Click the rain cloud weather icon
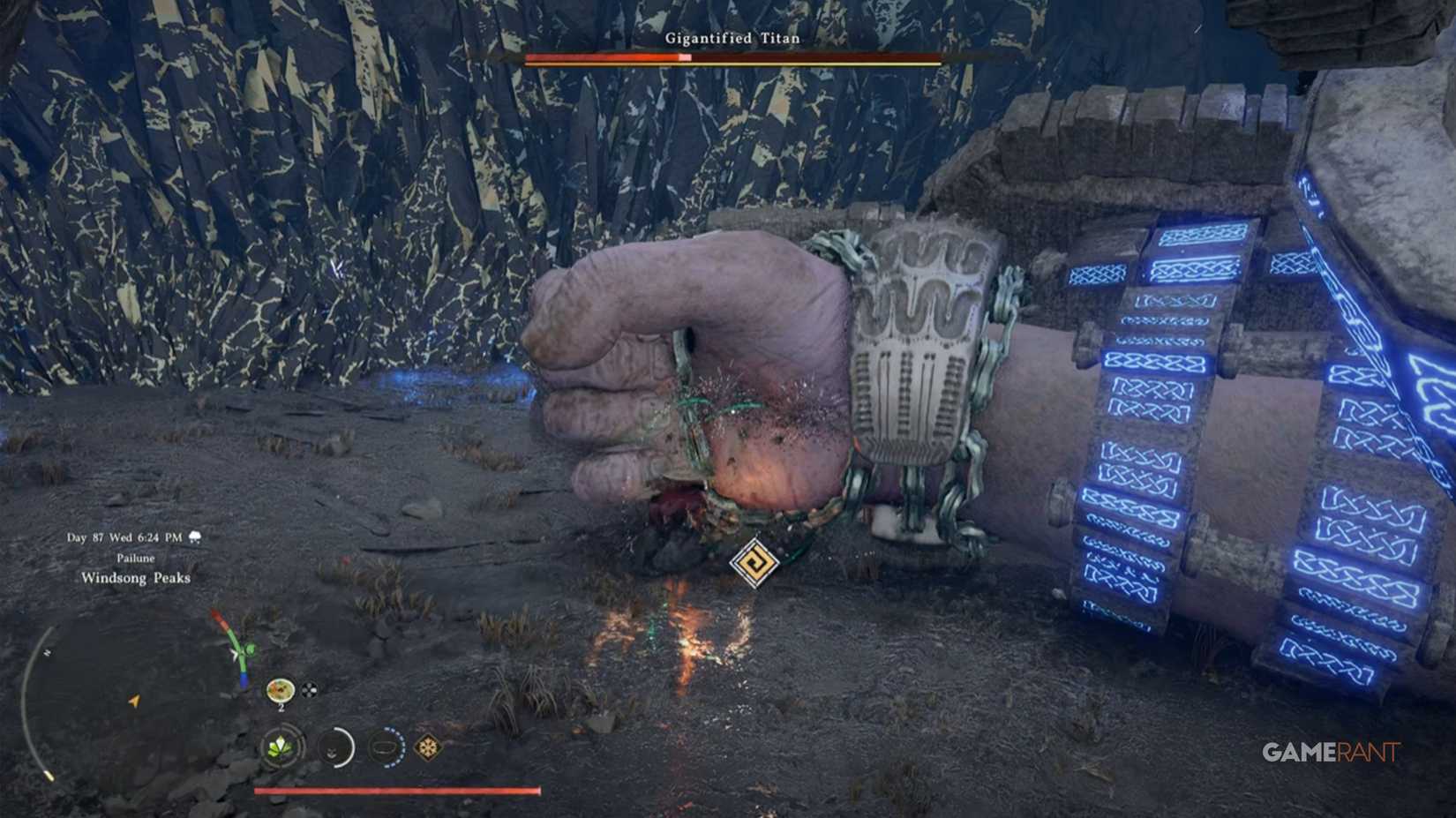The width and height of the screenshot is (1456, 818). 195,537
